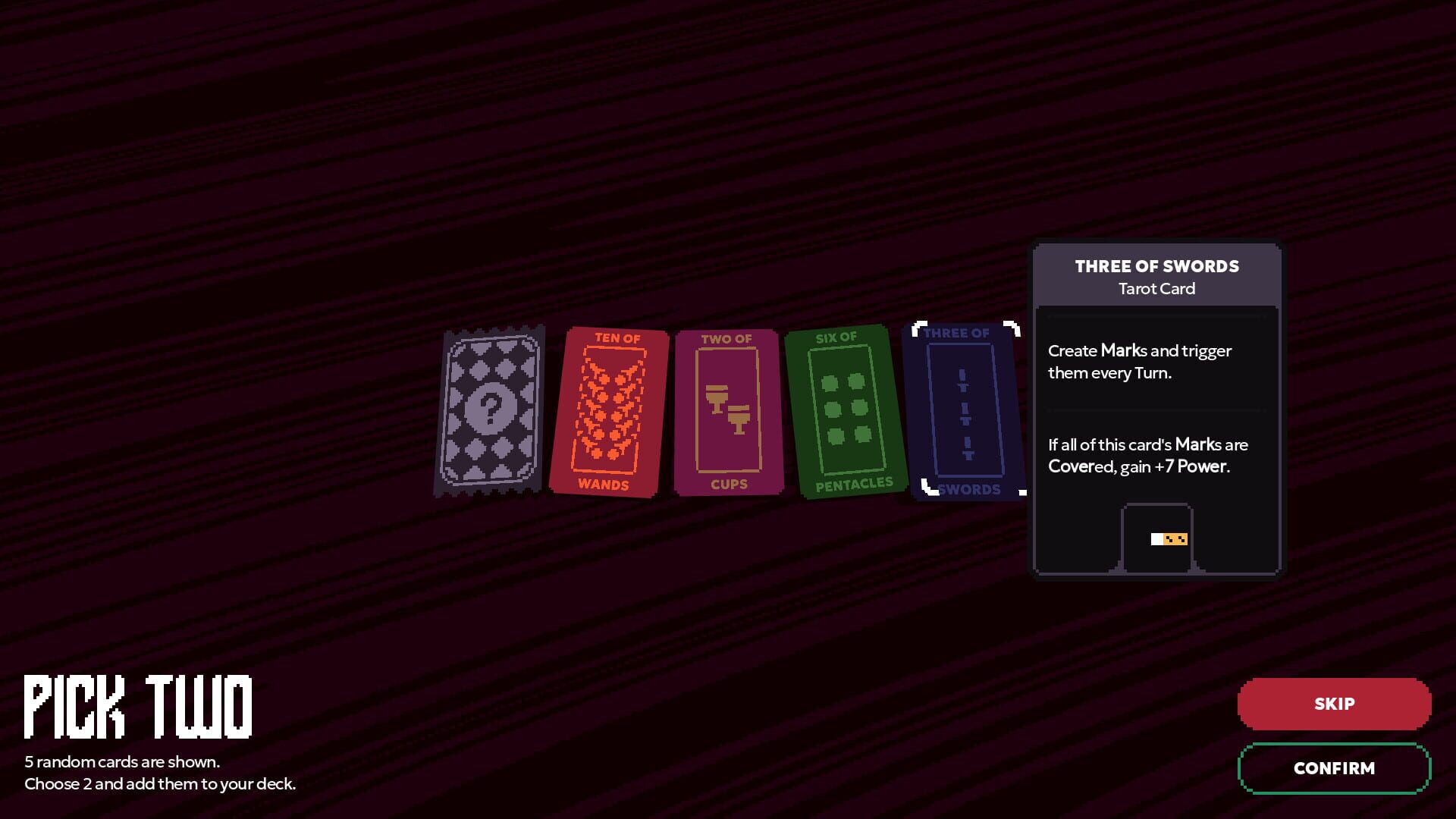Click the Tarot Card subtitle label
The width and height of the screenshot is (1456, 819).
point(1156,289)
